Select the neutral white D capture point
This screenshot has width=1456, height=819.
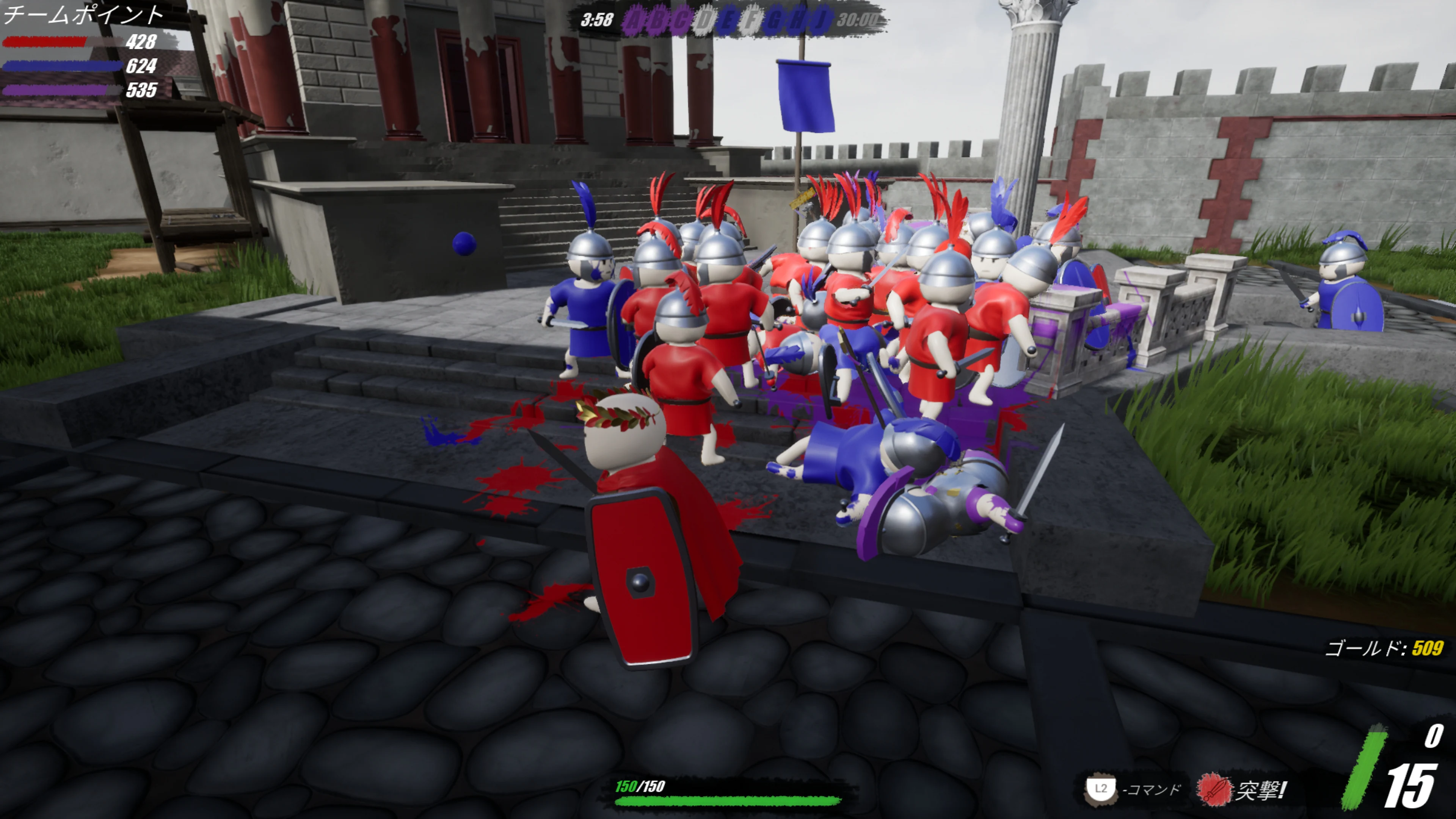click(x=704, y=21)
